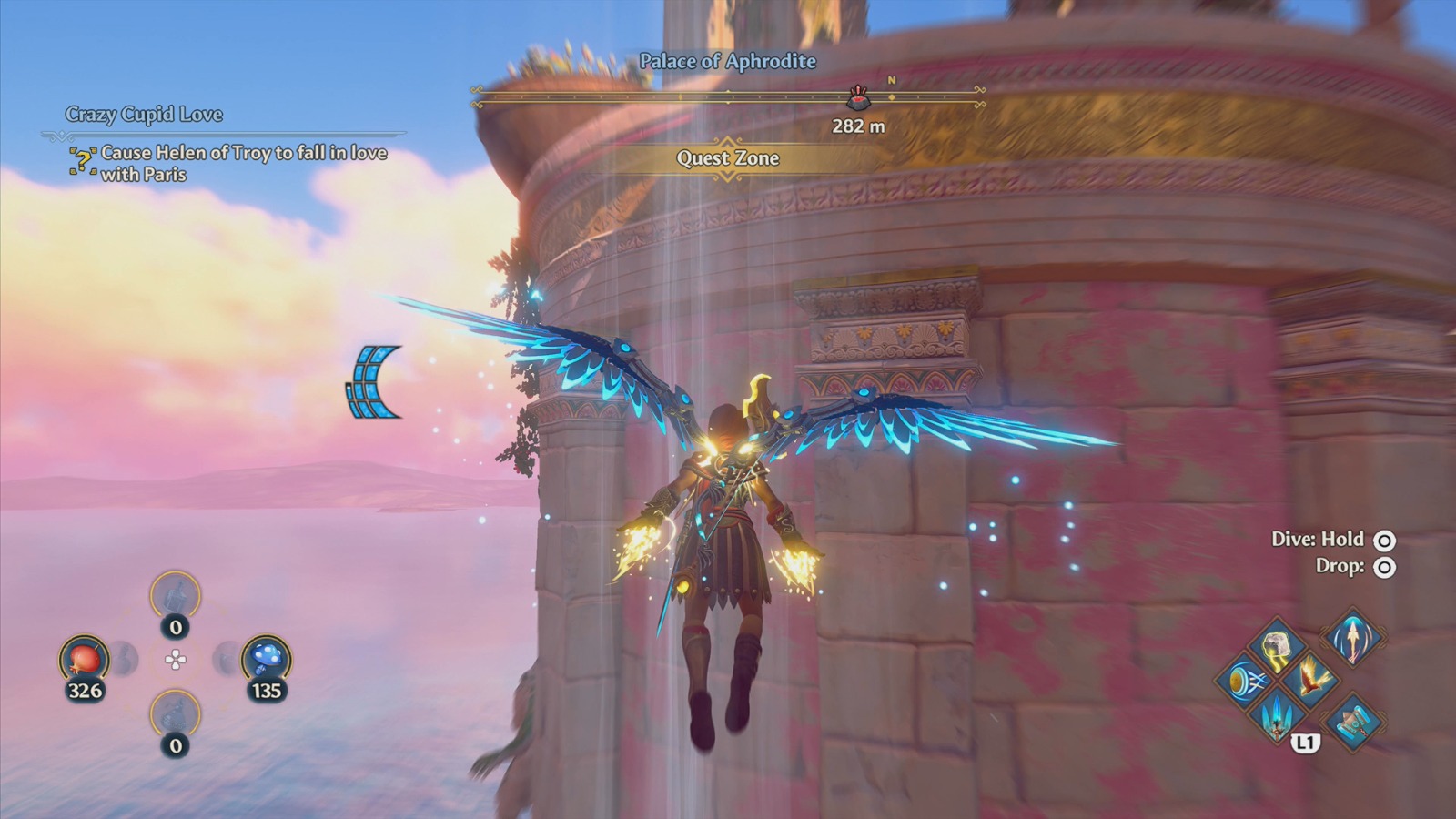Click the upward arrow dash ability icon
1456x819 pixels.
(1354, 642)
